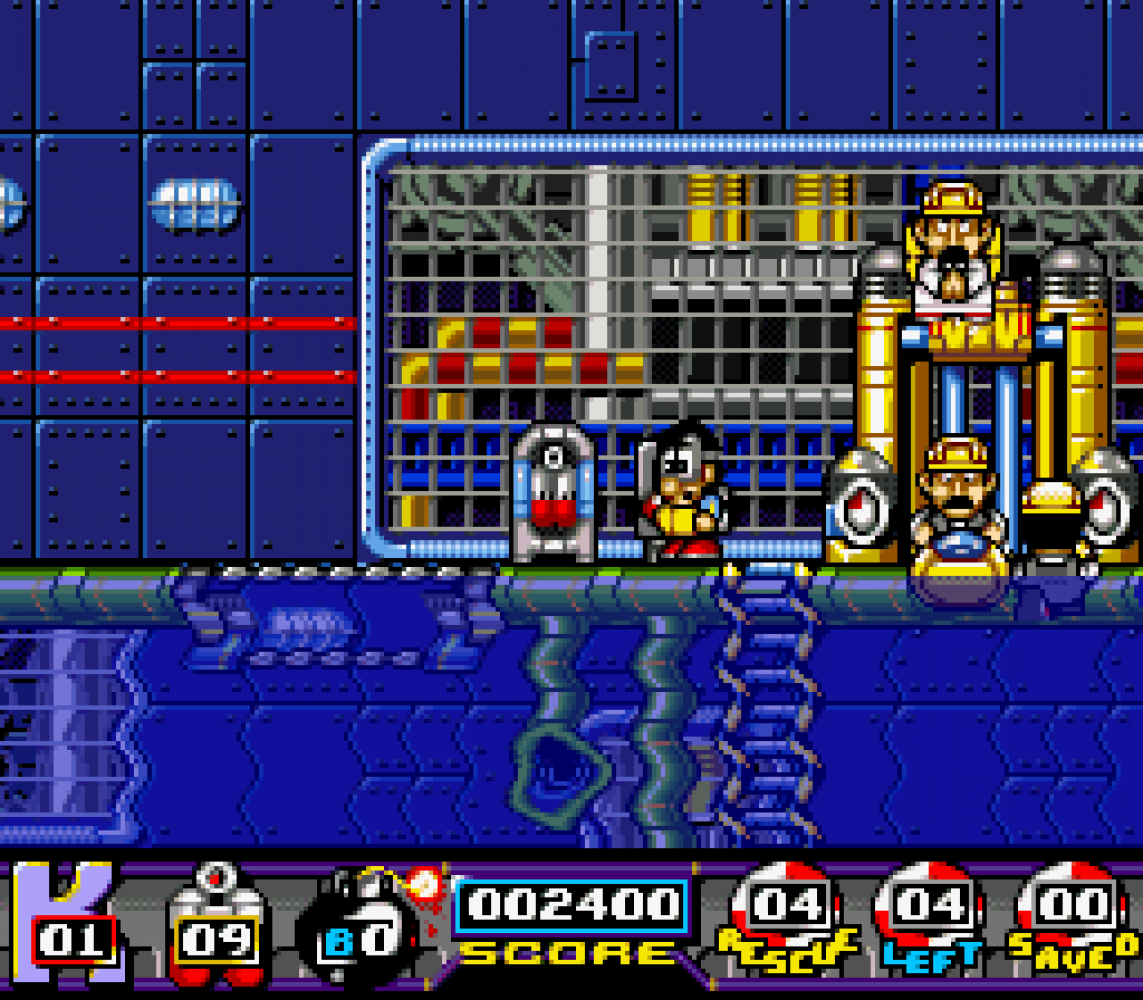Viewport: 1143px width, 1000px height.
Task: Select the extinguisher tank icon
Action: click(x=216, y=925)
